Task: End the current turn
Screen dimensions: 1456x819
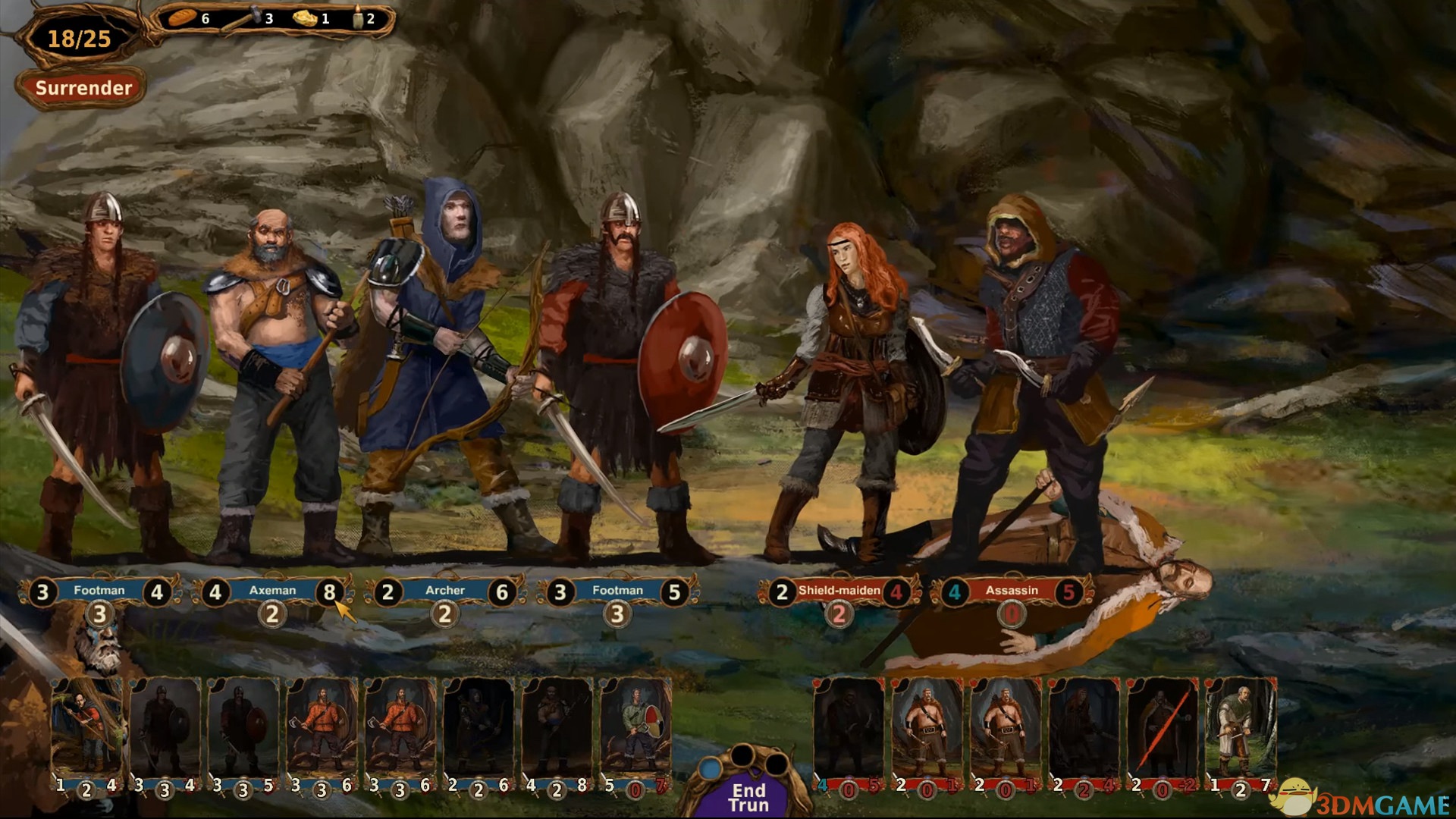Action: [748, 796]
